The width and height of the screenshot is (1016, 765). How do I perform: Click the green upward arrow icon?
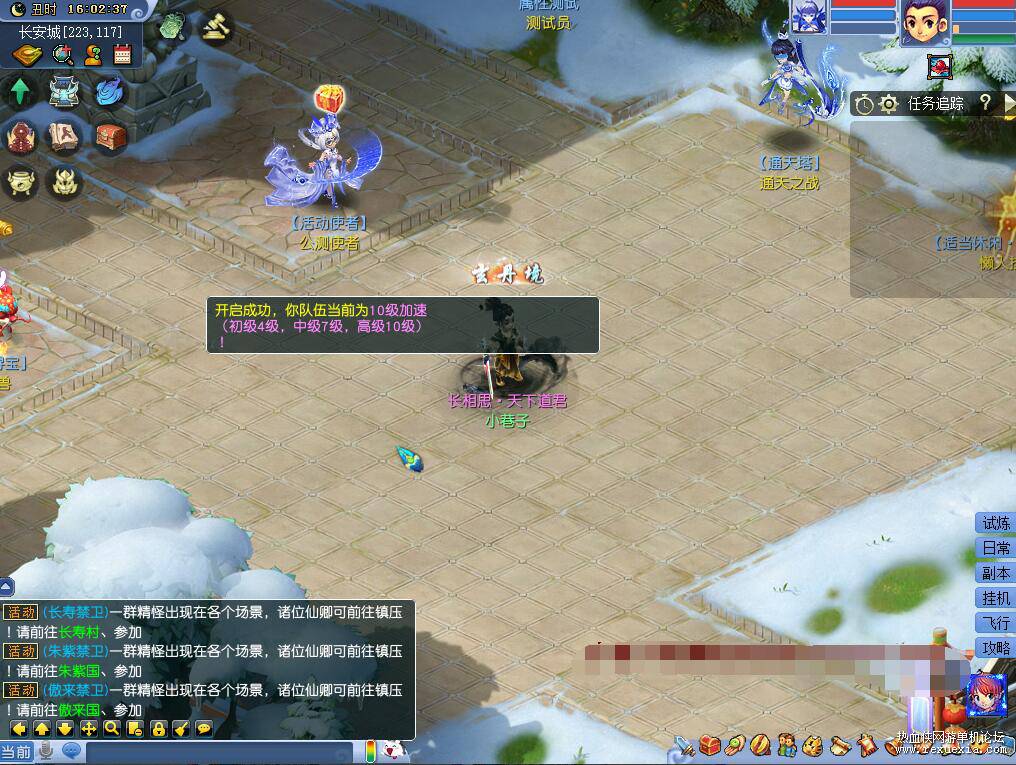tap(19, 92)
